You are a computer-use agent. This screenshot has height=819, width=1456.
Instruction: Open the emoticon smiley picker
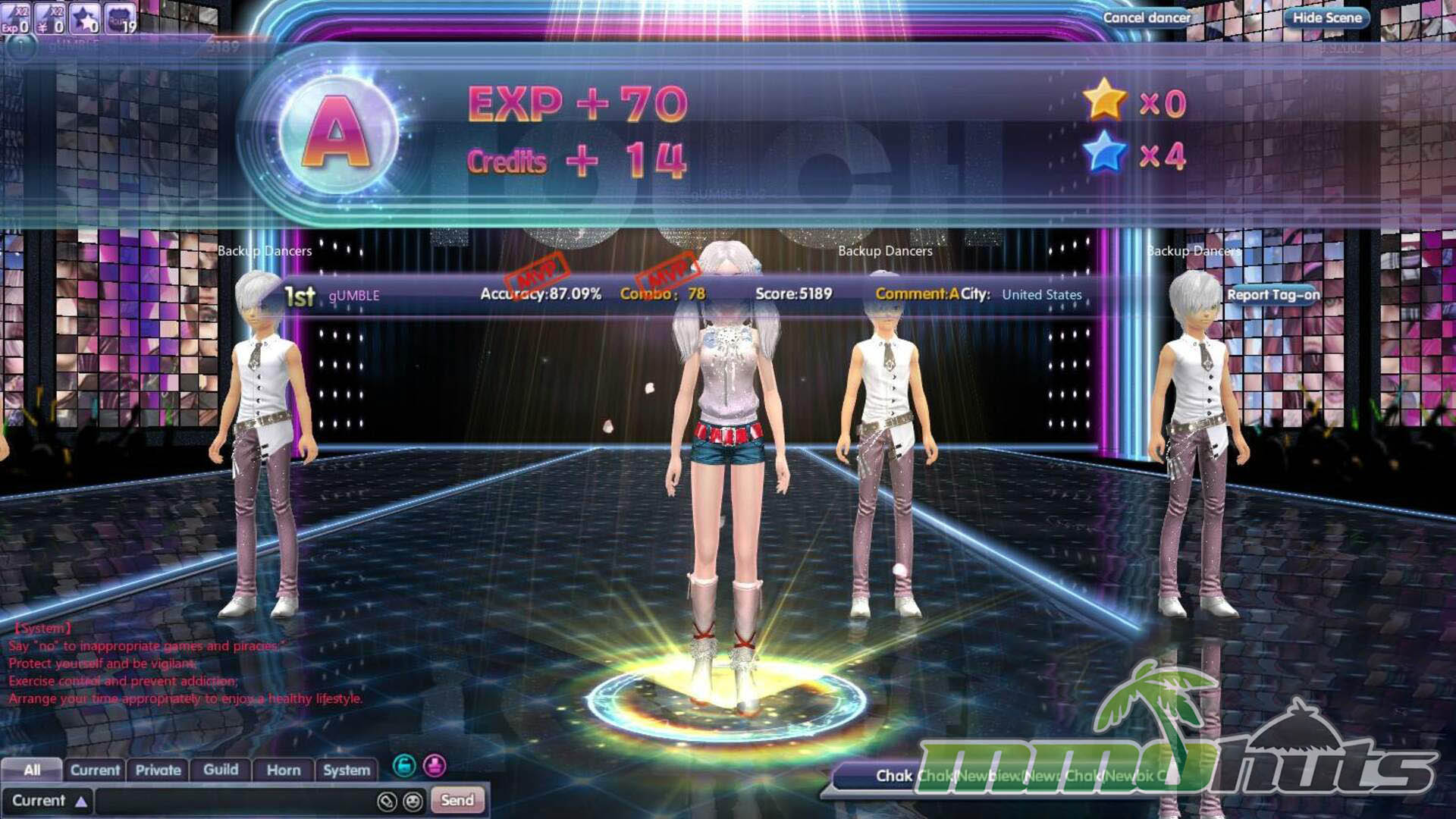pos(413,801)
